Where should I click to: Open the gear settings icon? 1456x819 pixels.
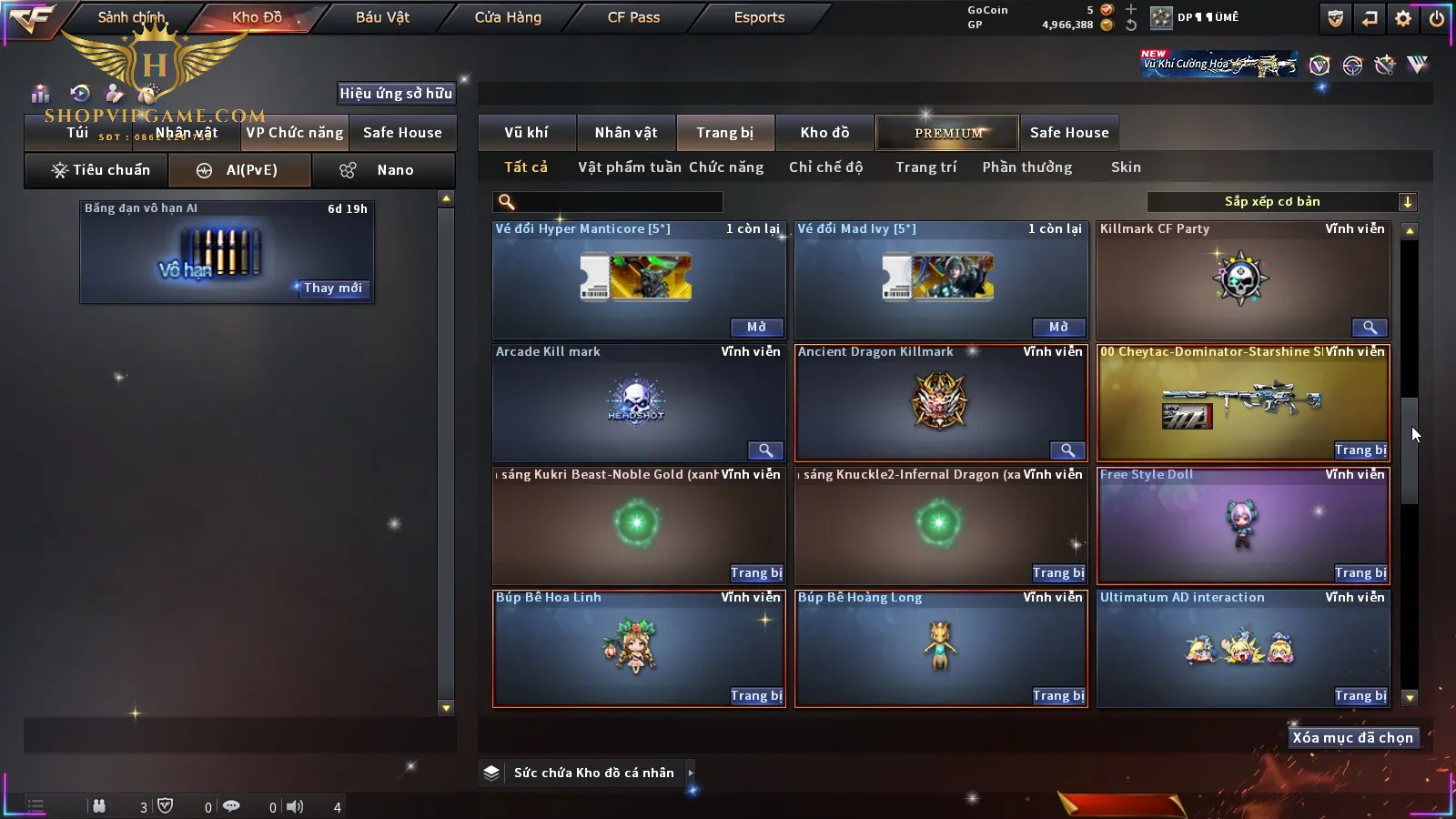pos(1403,18)
